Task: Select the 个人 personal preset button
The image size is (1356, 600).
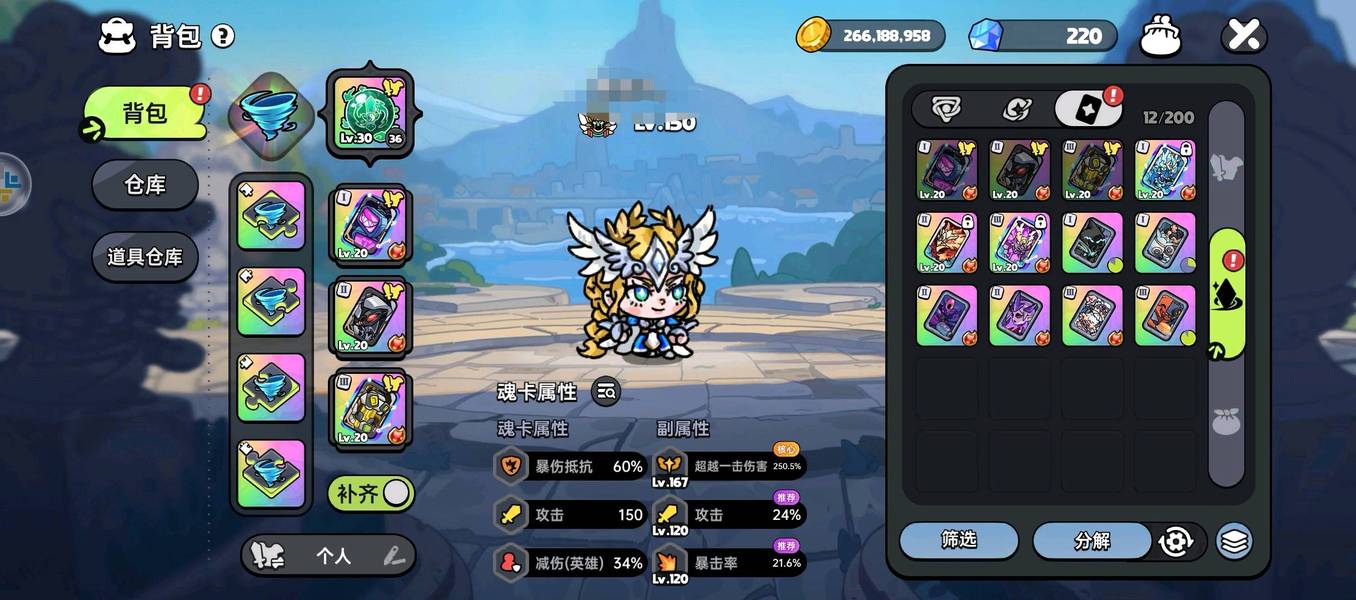Action: pos(333,556)
